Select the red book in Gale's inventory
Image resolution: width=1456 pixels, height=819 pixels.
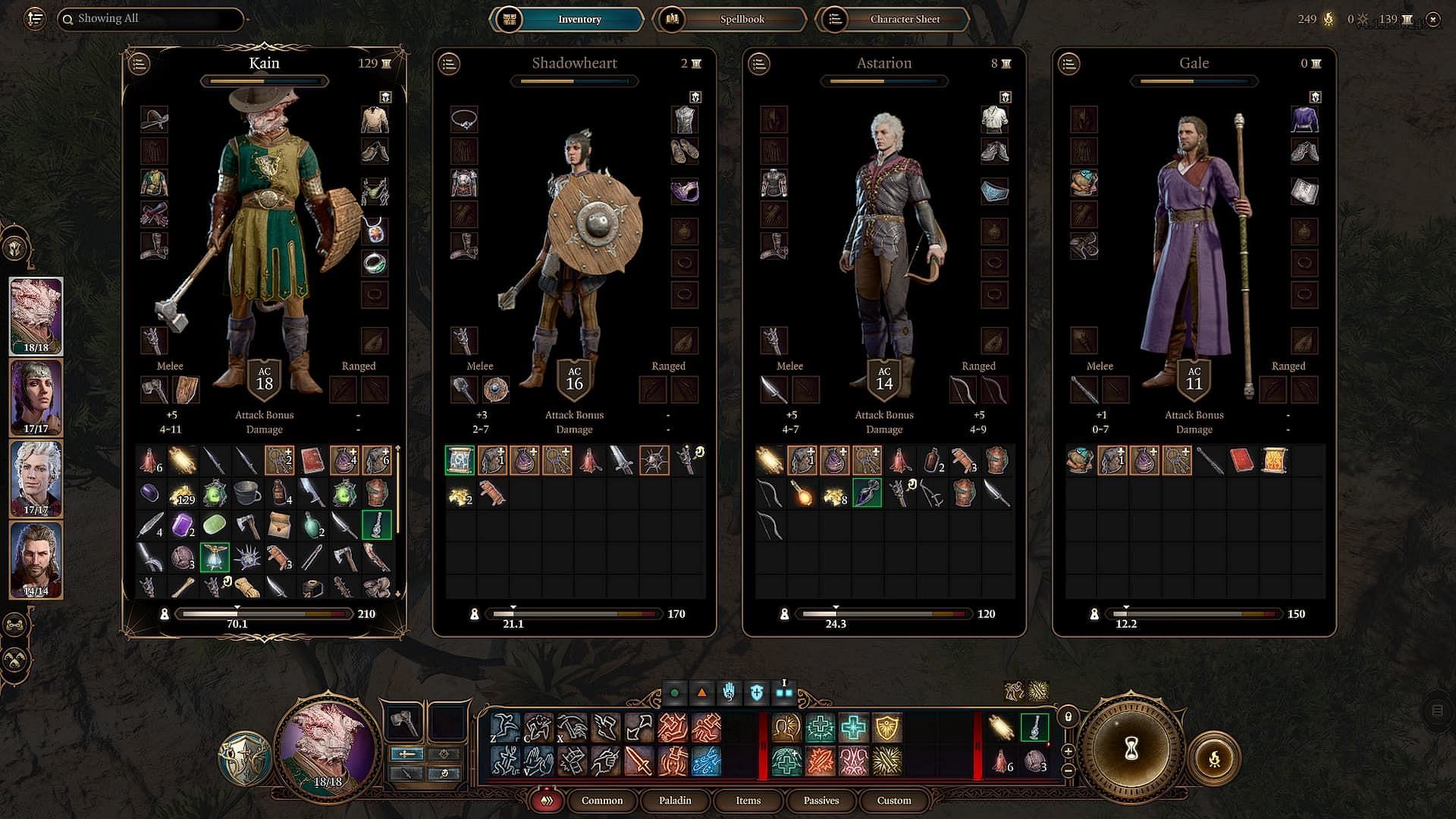coord(1241,460)
